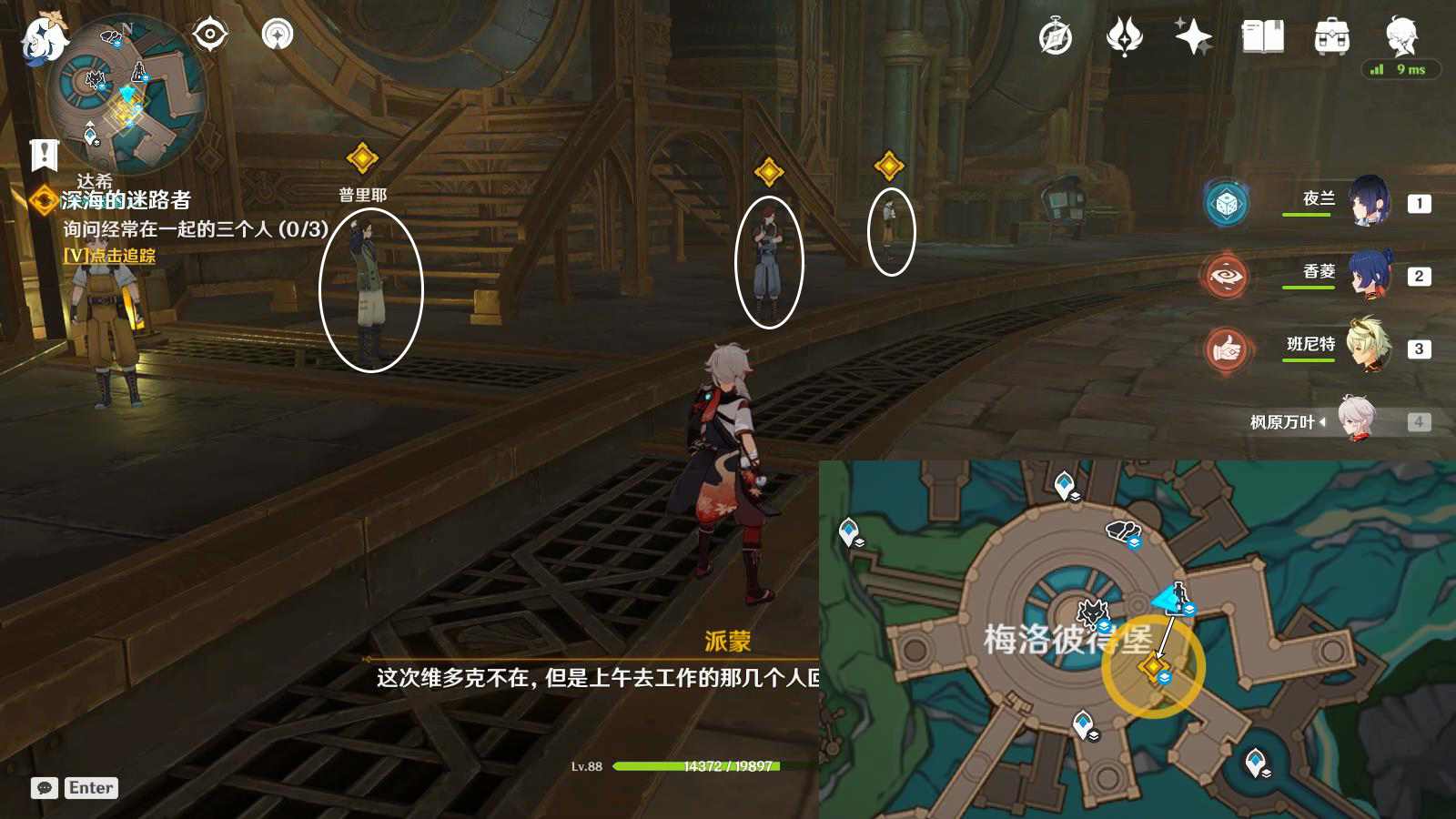Open the quest journal book icon
The width and height of the screenshot is (1456, 819).
coord(1263,36)
